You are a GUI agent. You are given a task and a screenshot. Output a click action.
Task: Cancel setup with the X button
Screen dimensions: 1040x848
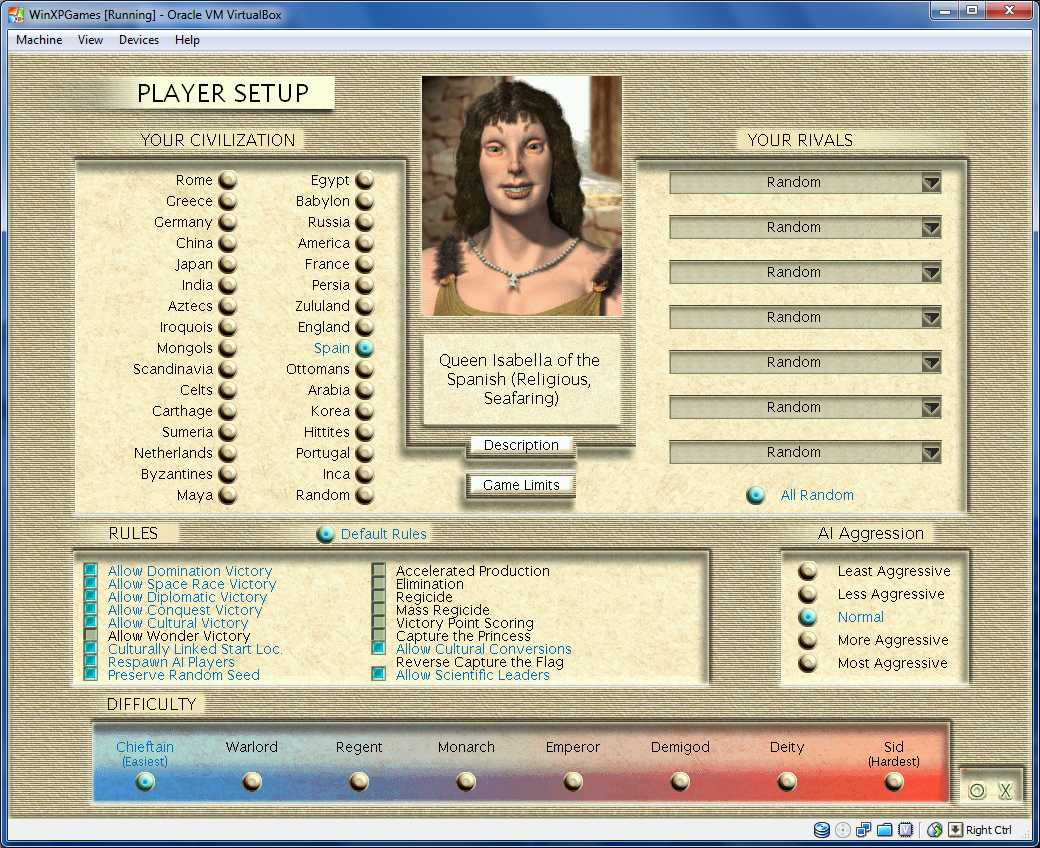[1006, 791]
